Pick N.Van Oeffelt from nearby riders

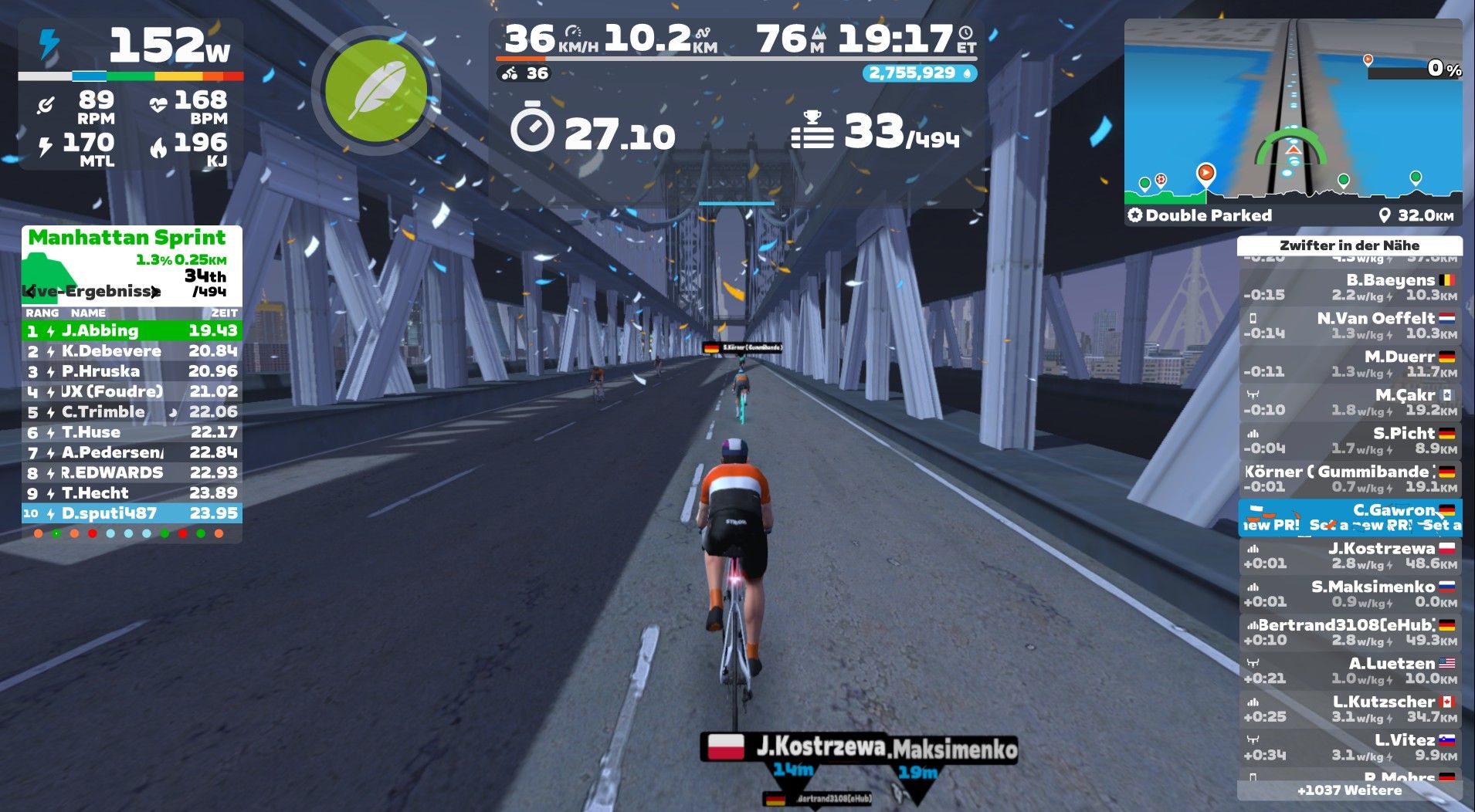(x=1349, y=325)
